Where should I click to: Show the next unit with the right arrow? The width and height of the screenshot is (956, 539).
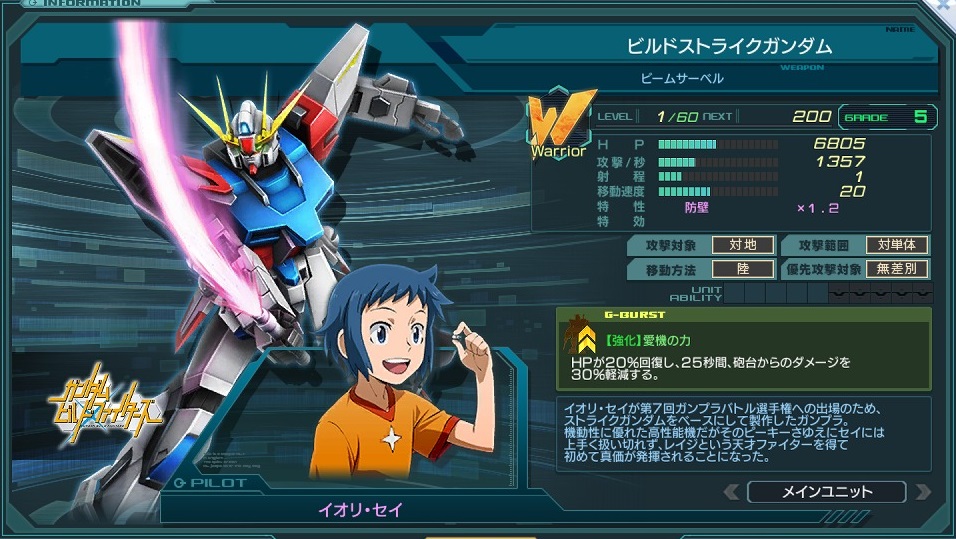click(922, 491)
